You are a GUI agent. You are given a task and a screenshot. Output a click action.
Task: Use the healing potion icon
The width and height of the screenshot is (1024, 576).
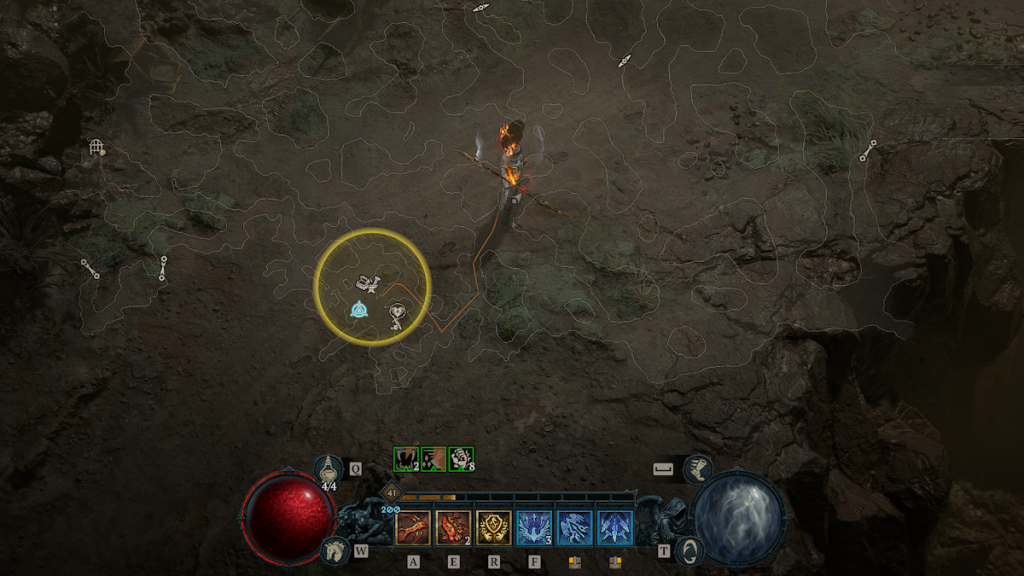(x=329, y=468)
